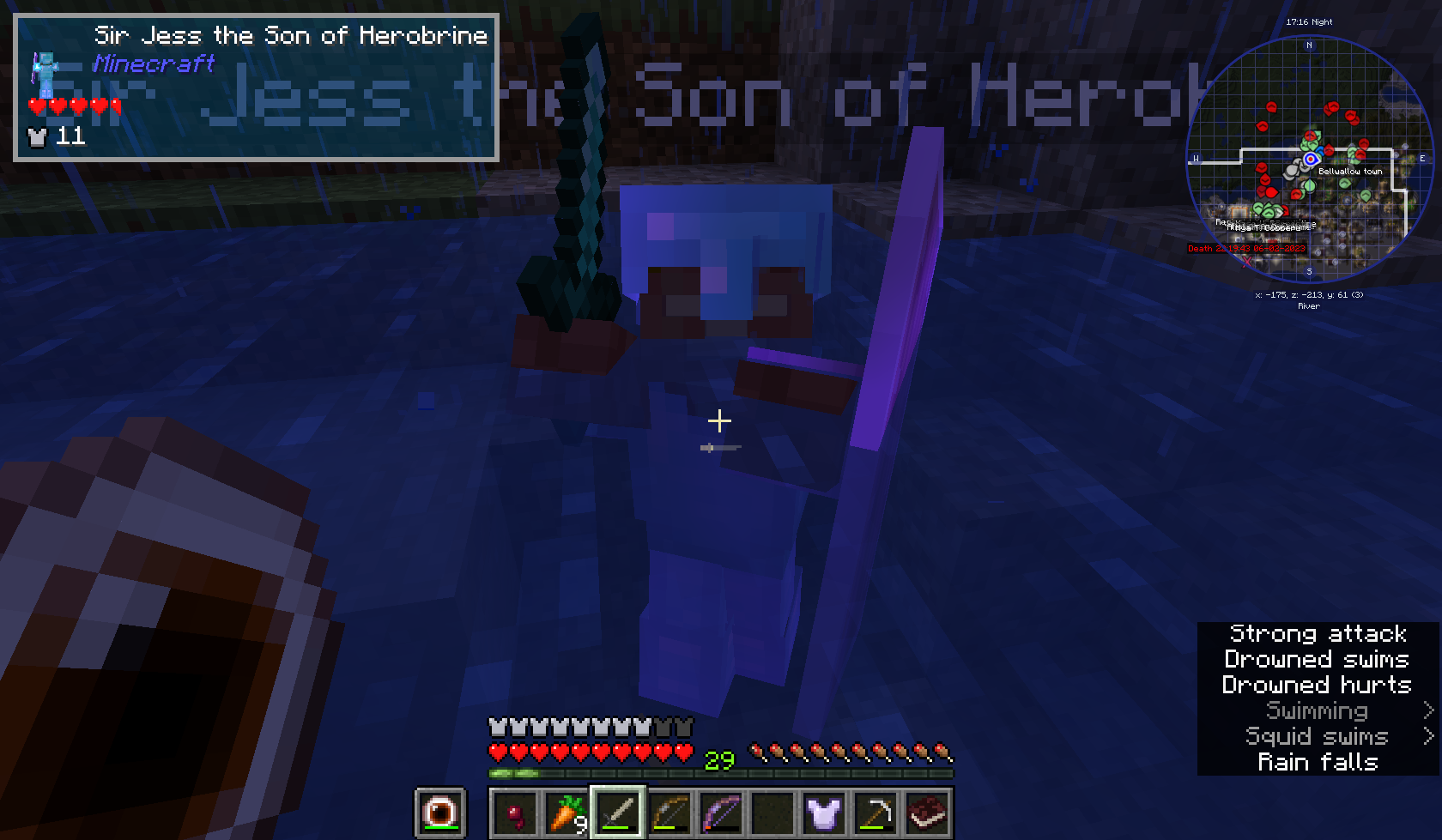Open the book in the last hotbar slot
The image size is (1442, 840).
coord(929,813)
